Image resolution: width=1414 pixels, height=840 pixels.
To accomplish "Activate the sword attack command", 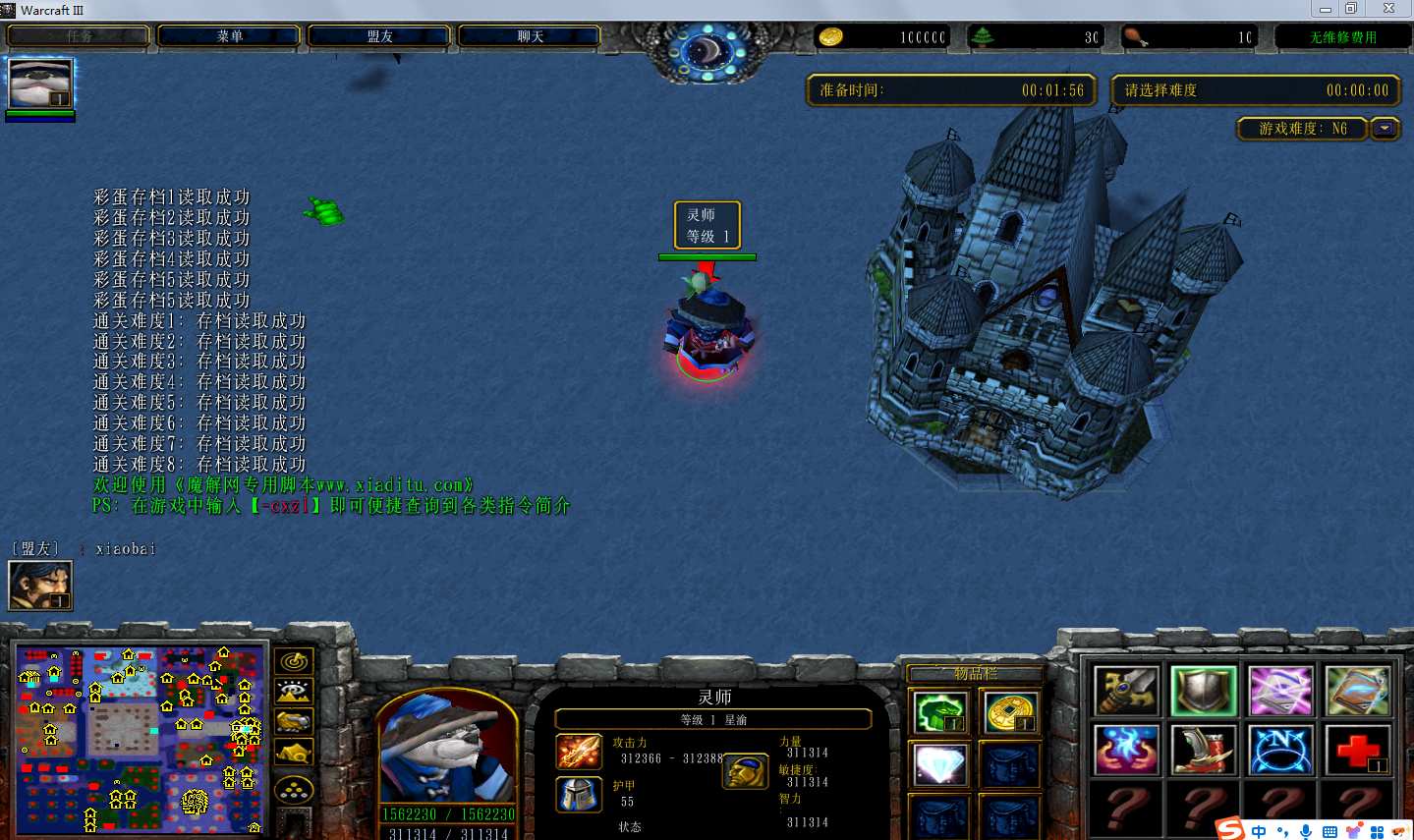I will (1126, 691).
